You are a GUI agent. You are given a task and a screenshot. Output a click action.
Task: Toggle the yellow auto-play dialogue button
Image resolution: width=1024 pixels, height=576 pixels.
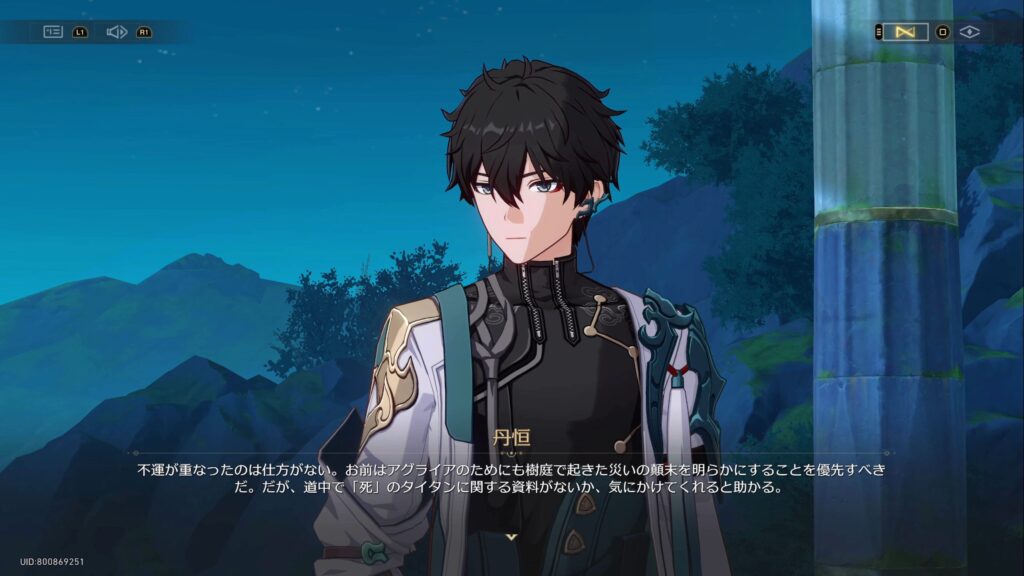[x=905, y=32]
